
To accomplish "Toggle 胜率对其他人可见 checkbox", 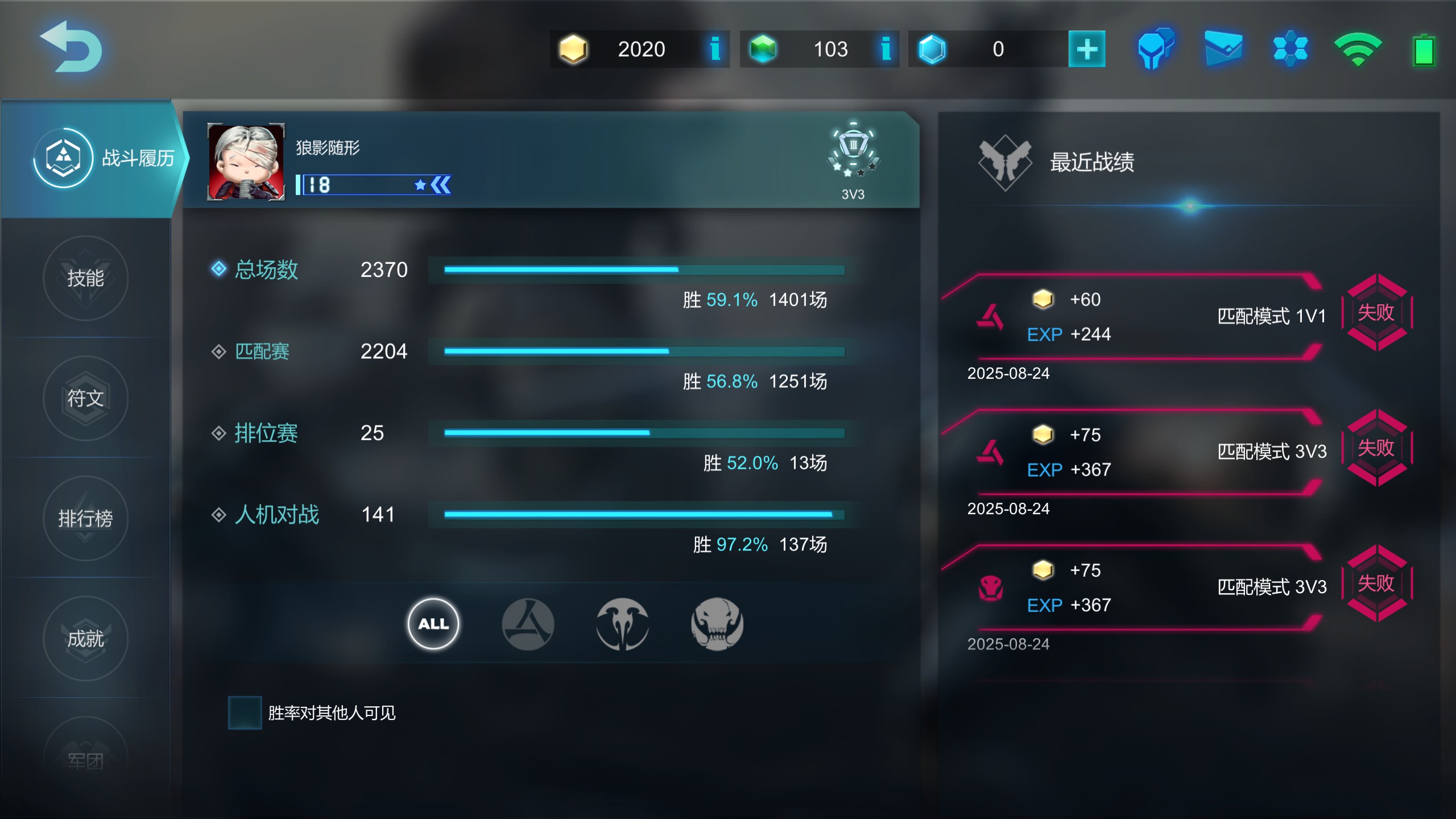I will click(245, 713).
